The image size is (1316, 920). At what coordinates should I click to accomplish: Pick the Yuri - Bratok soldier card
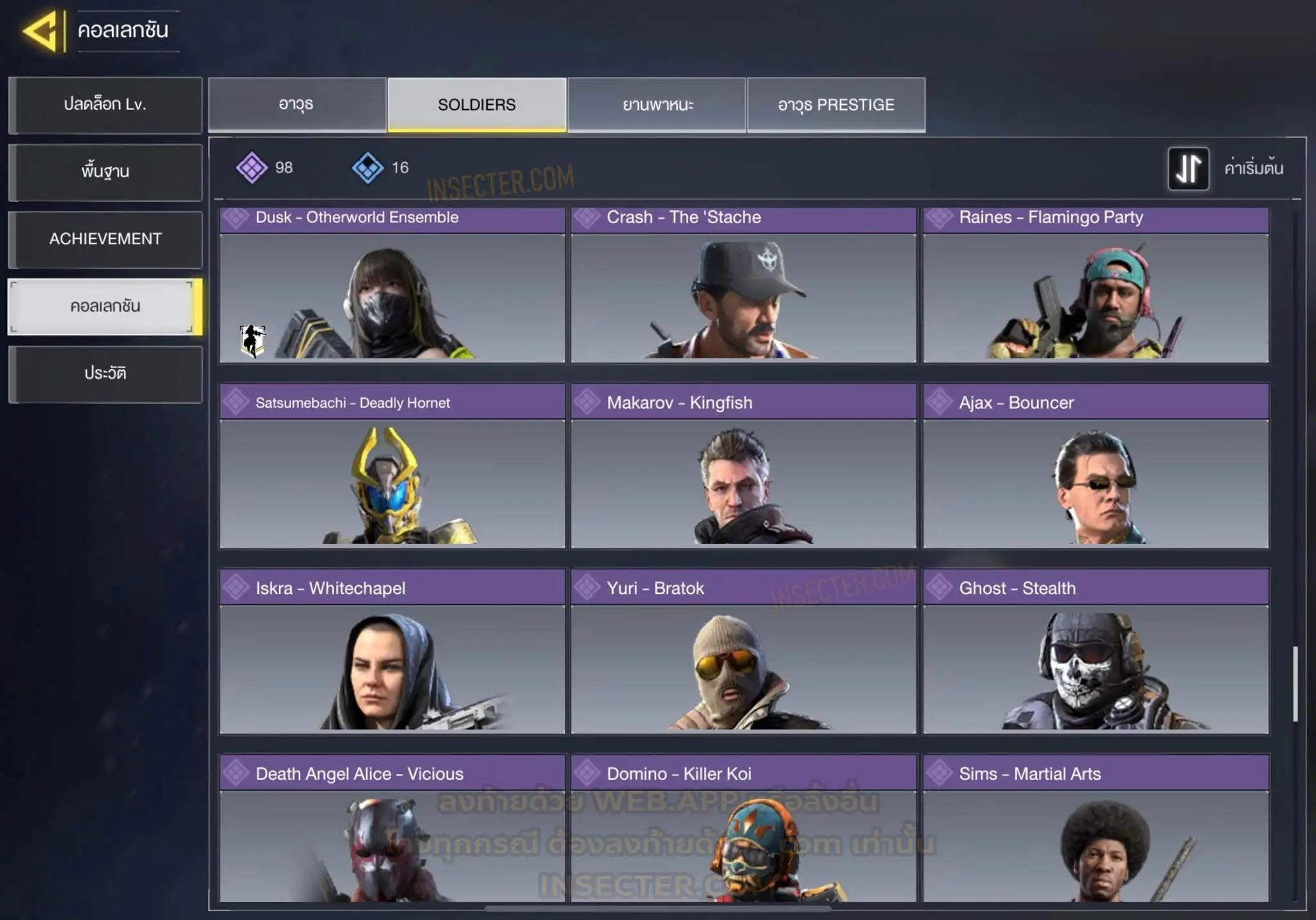pos(743,652)
